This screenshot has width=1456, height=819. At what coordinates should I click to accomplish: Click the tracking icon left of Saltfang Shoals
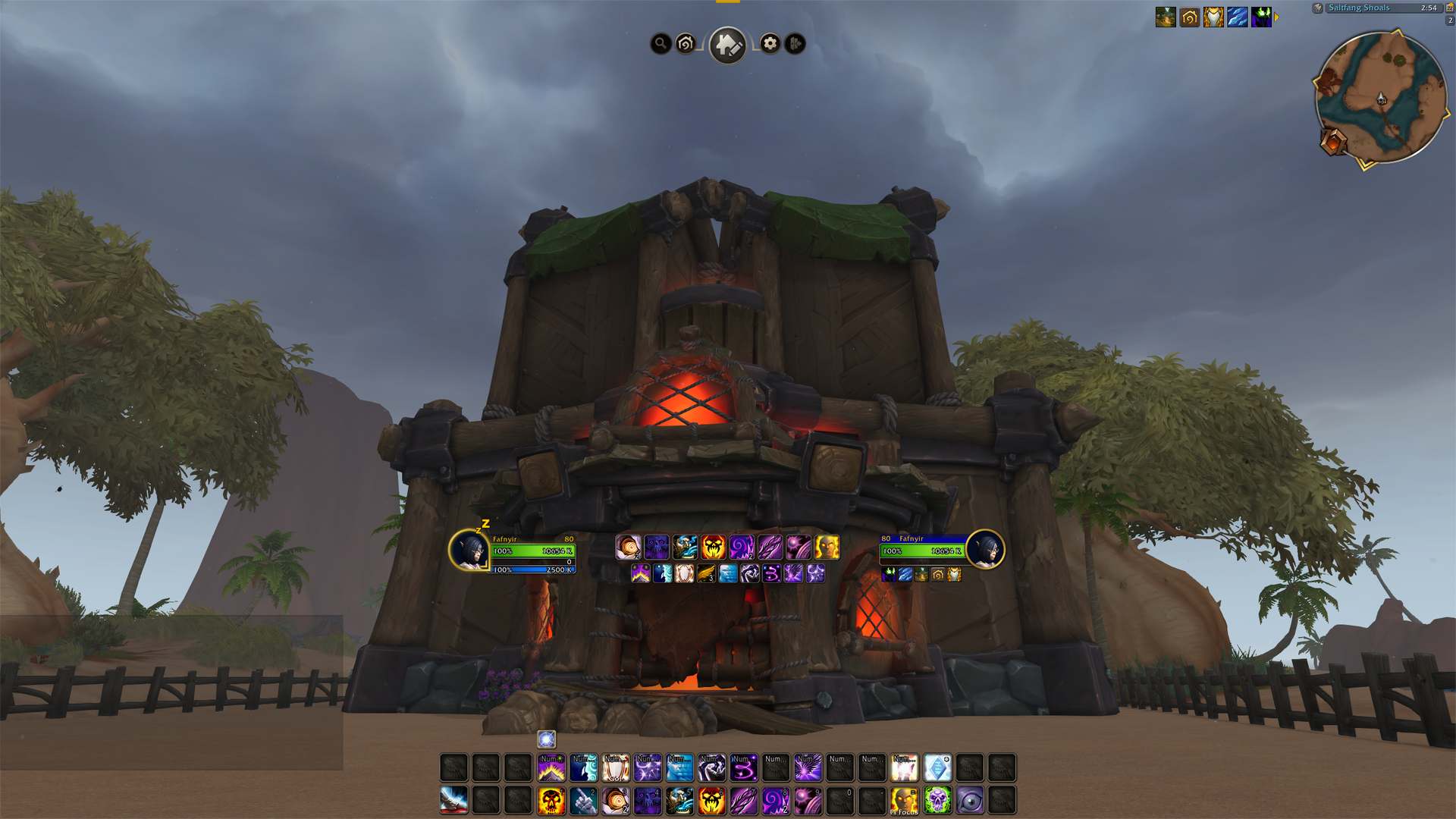coord(1318,8)
